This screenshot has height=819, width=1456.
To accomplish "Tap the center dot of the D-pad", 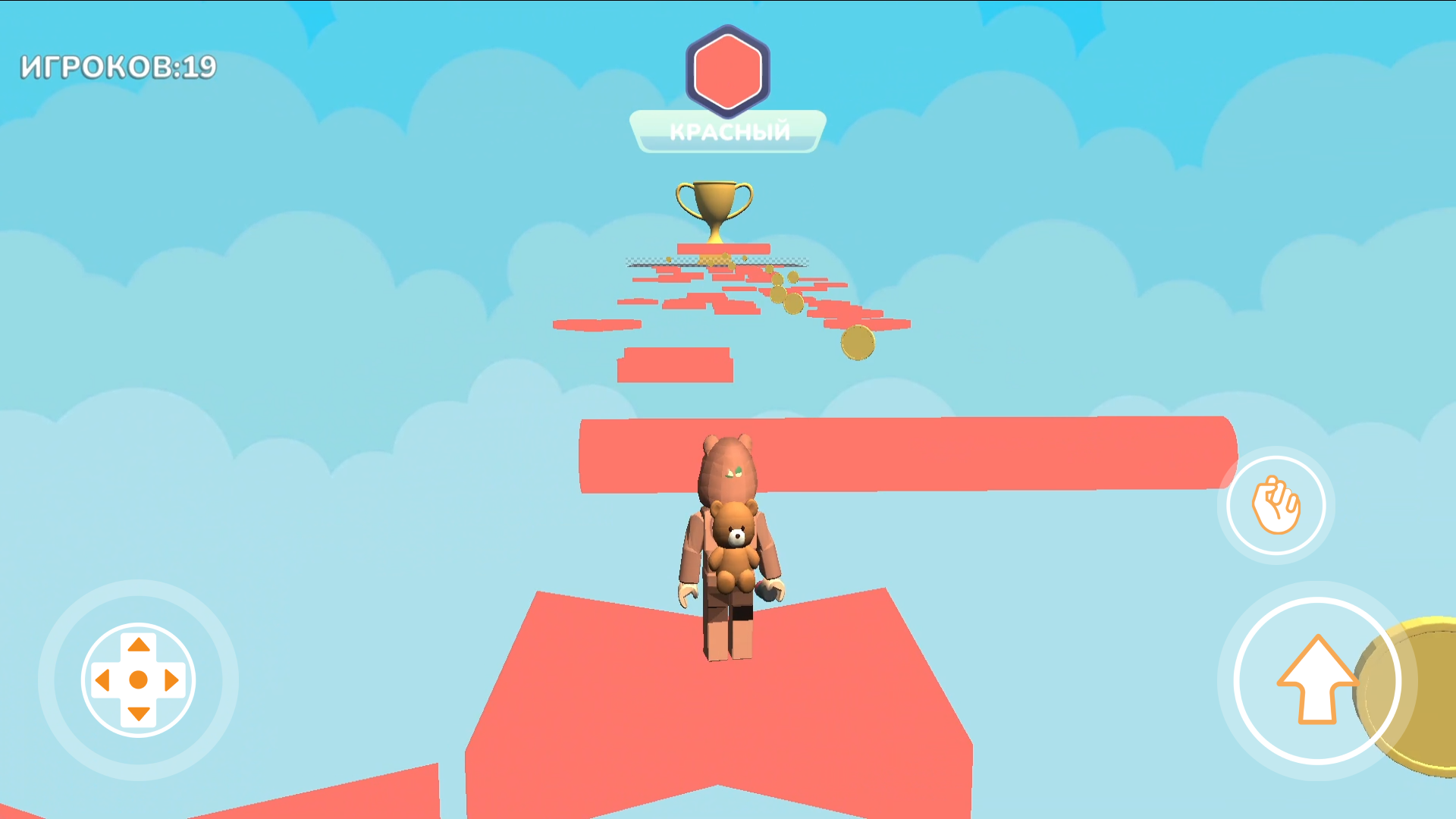I will coord(137,680).
